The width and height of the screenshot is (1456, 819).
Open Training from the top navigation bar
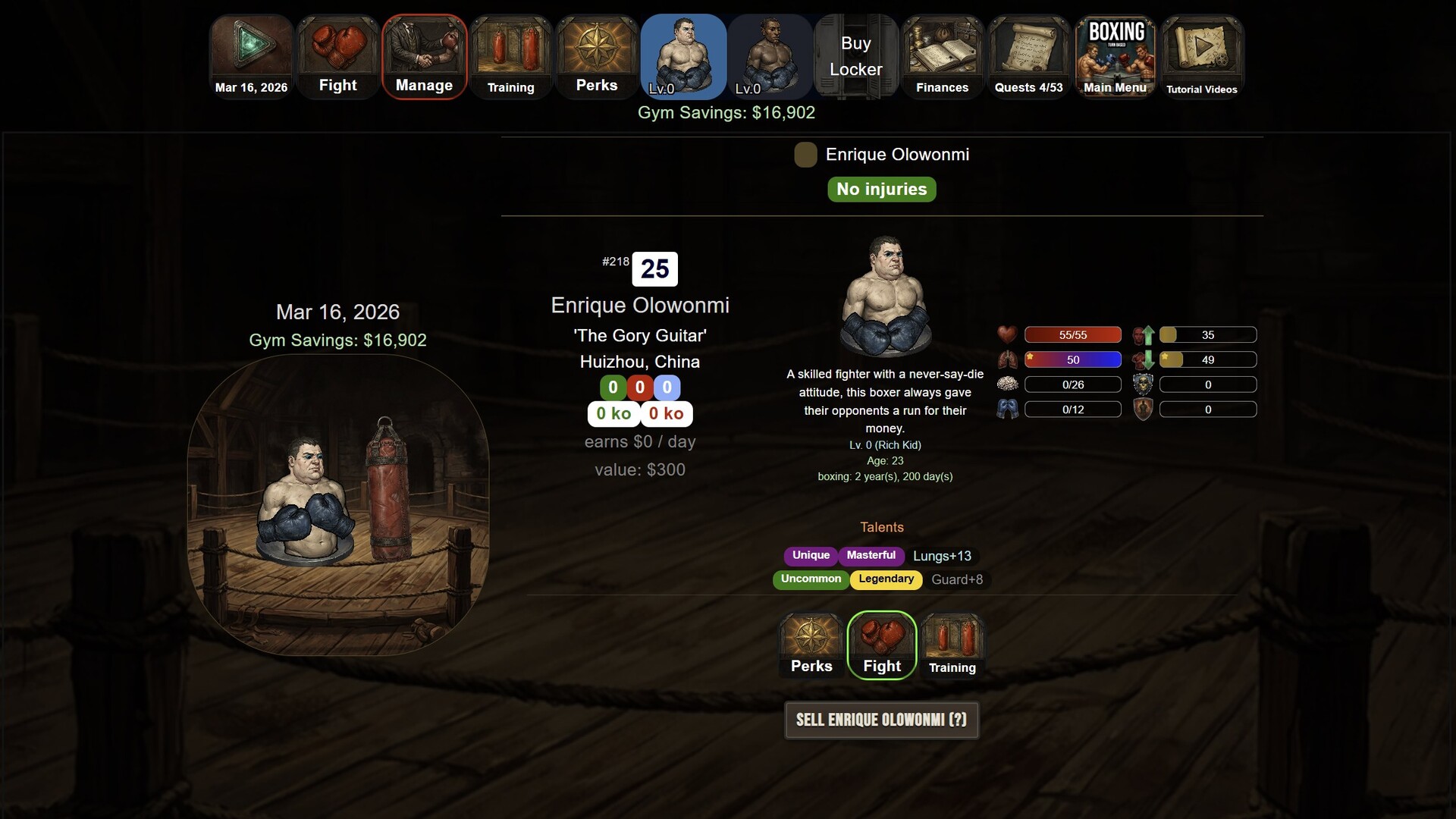[x=510, y=57]
